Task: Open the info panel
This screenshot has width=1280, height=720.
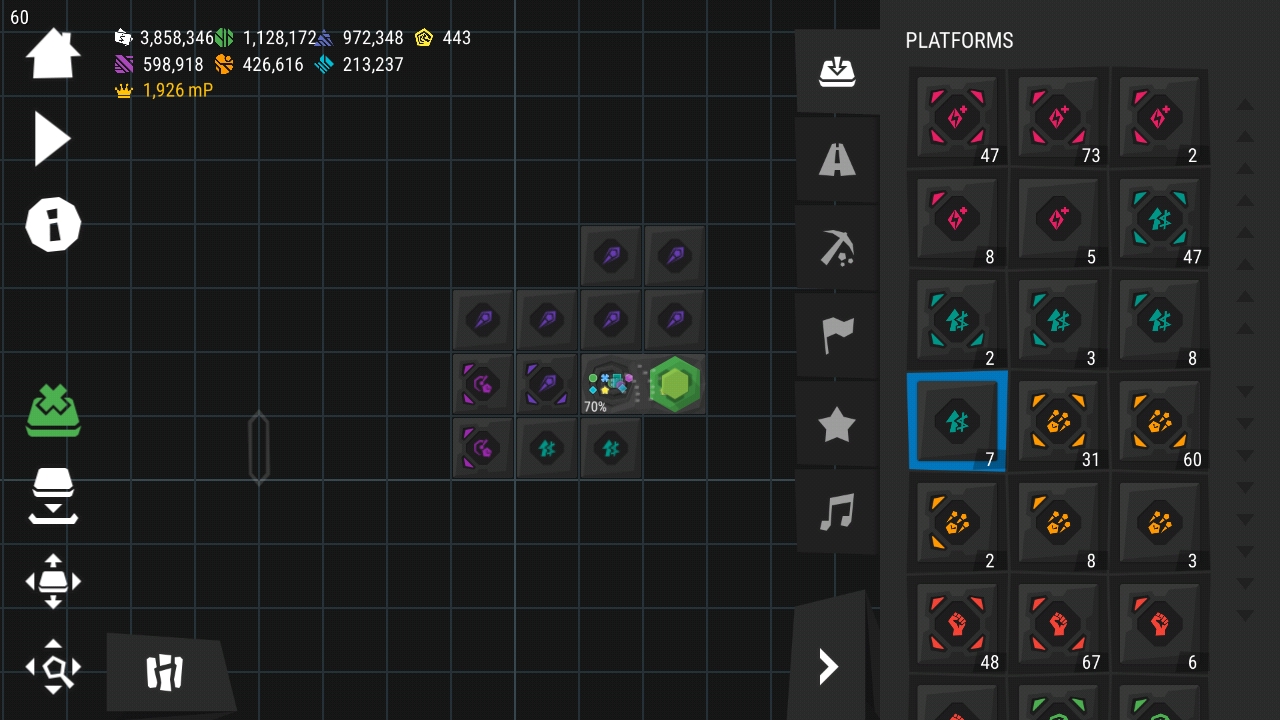Action: coord(52,224)
